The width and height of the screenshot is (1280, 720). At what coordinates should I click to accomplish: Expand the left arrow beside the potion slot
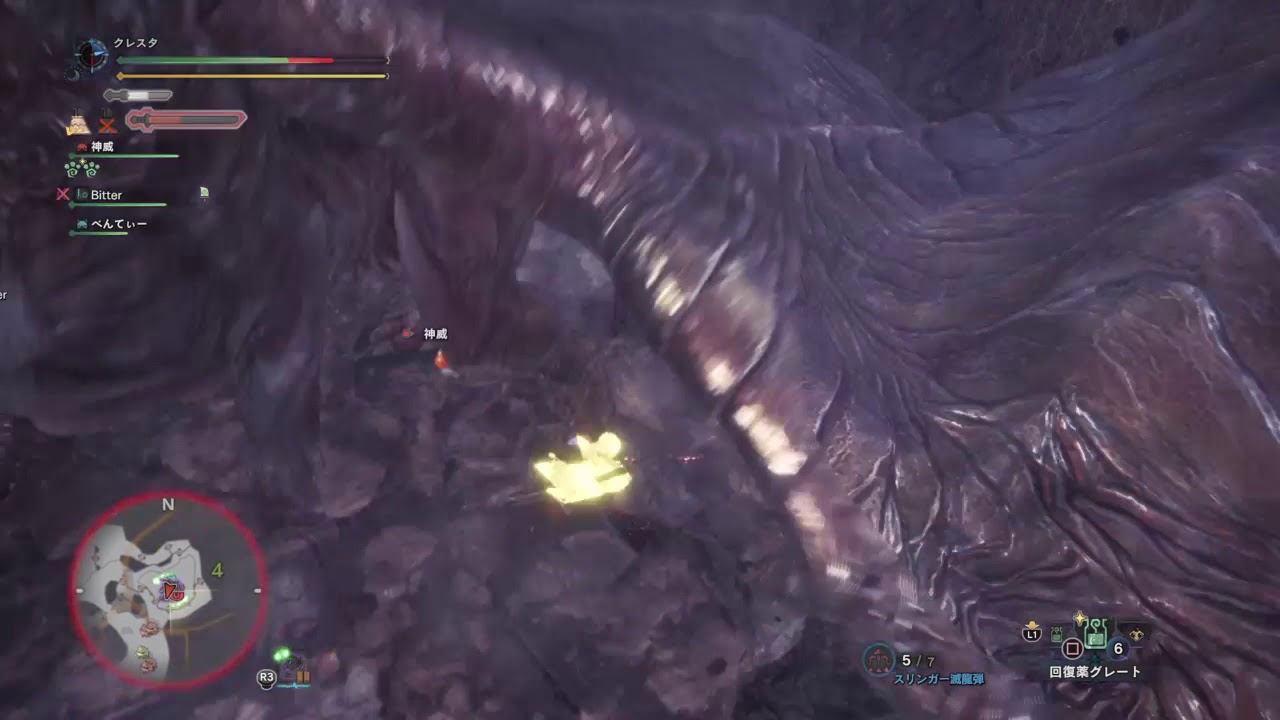click(x=1055, y=635)
